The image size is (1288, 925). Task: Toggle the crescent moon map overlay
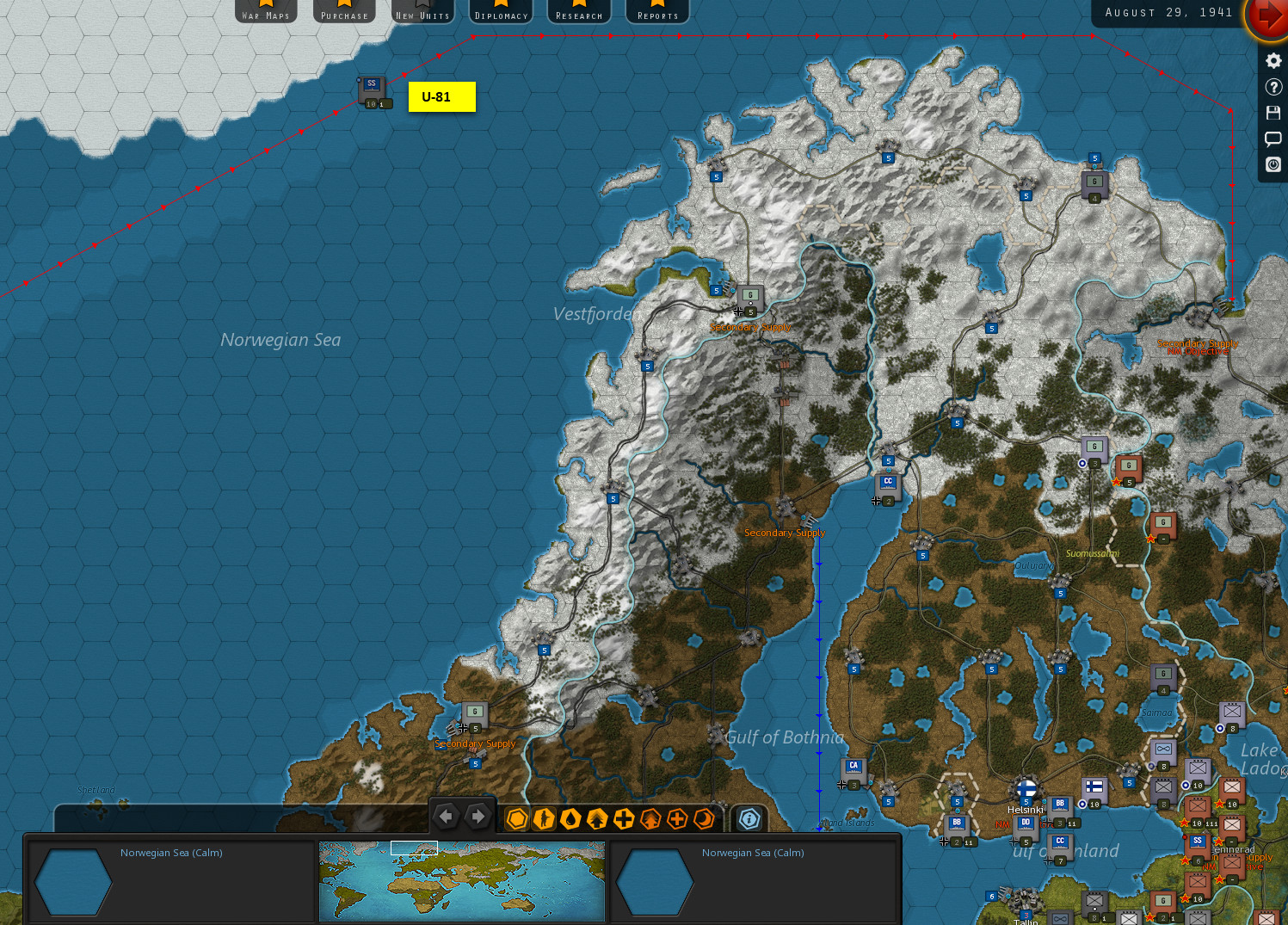tap(704, 819)
